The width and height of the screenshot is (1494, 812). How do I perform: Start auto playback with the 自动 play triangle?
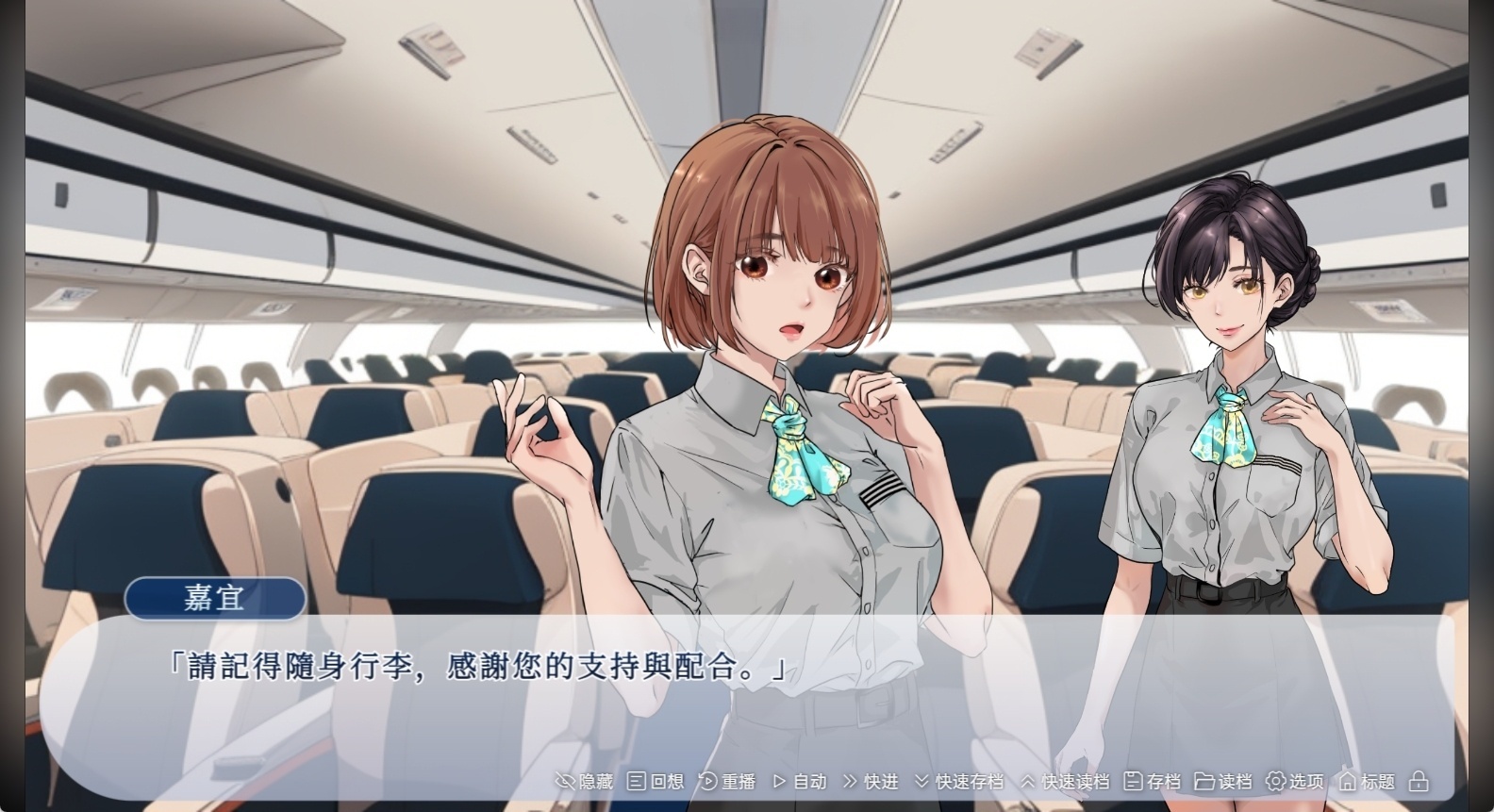[x=779, y=782]
